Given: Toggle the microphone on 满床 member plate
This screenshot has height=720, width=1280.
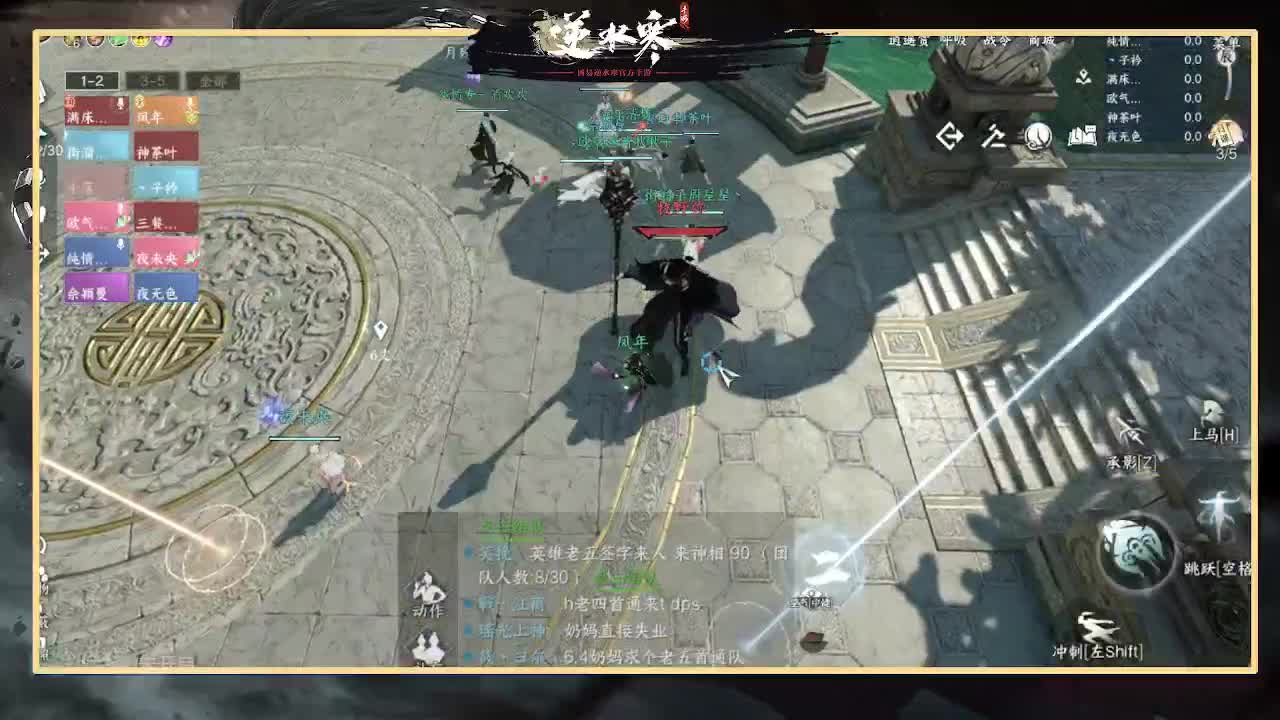Looking at the screenshot, I should pyautogui.click(x=121, y=101).
